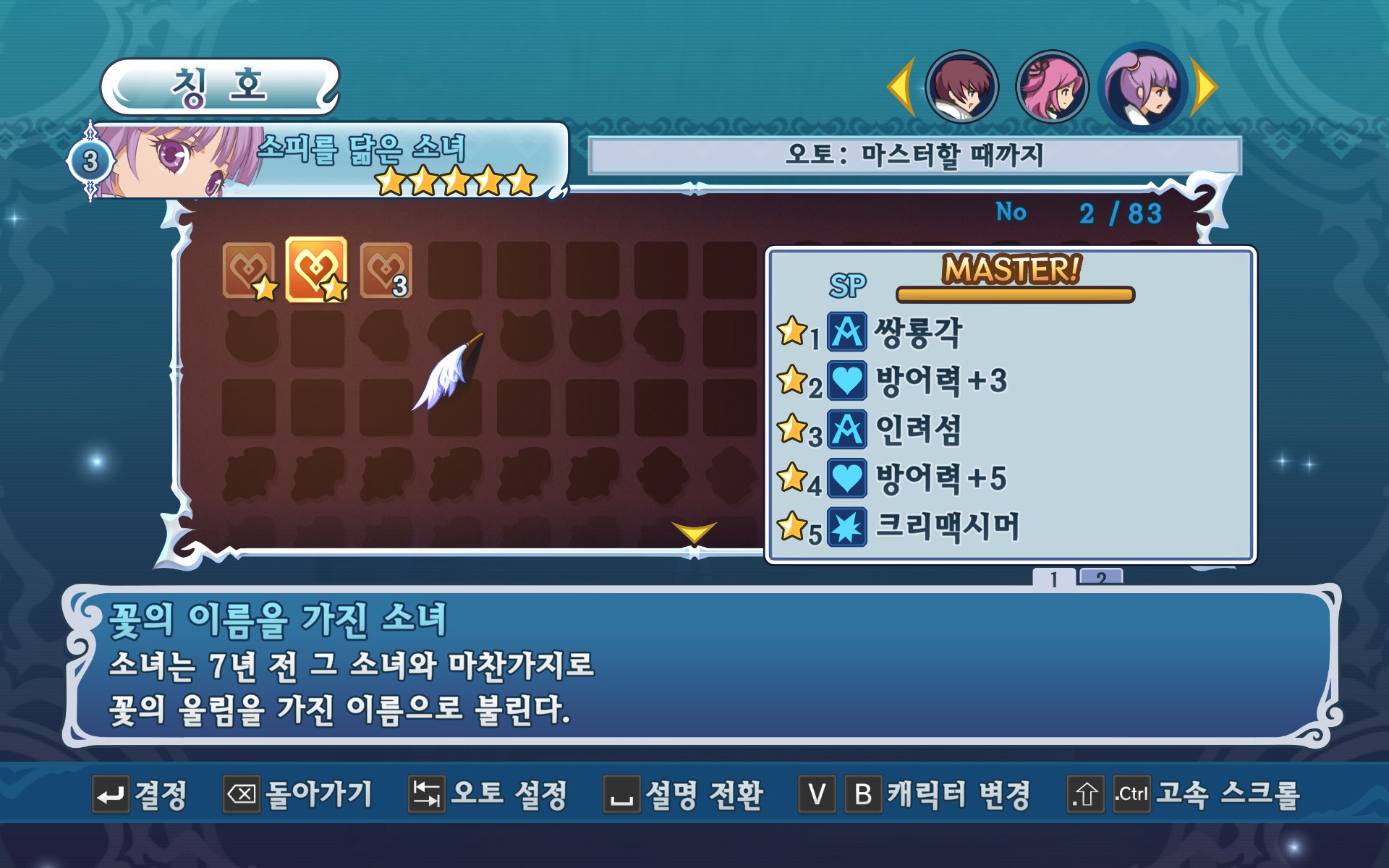Select the 방어력+3 bonus row

940,380
